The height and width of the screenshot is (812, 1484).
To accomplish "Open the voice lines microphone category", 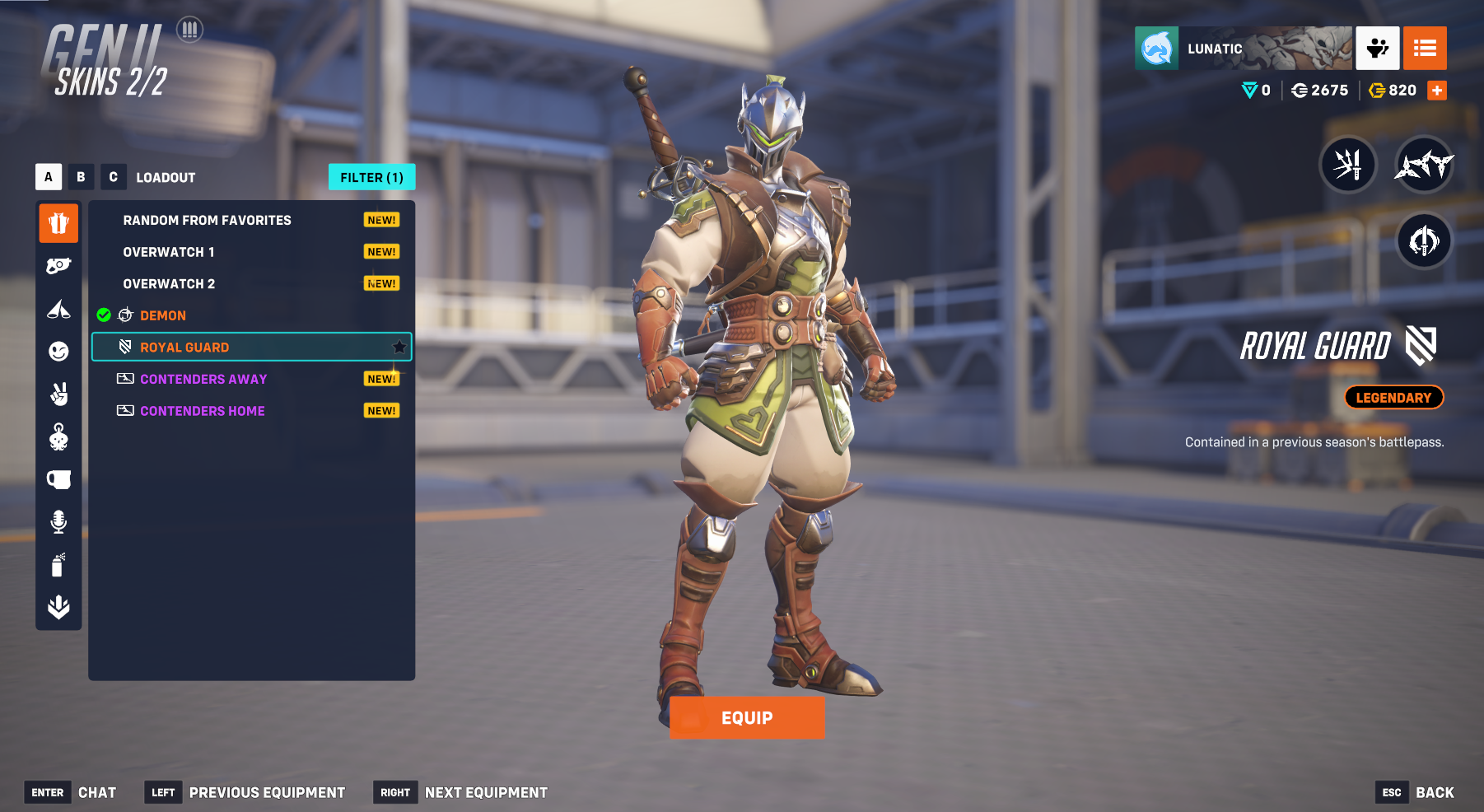I will [x=58, y=521].
